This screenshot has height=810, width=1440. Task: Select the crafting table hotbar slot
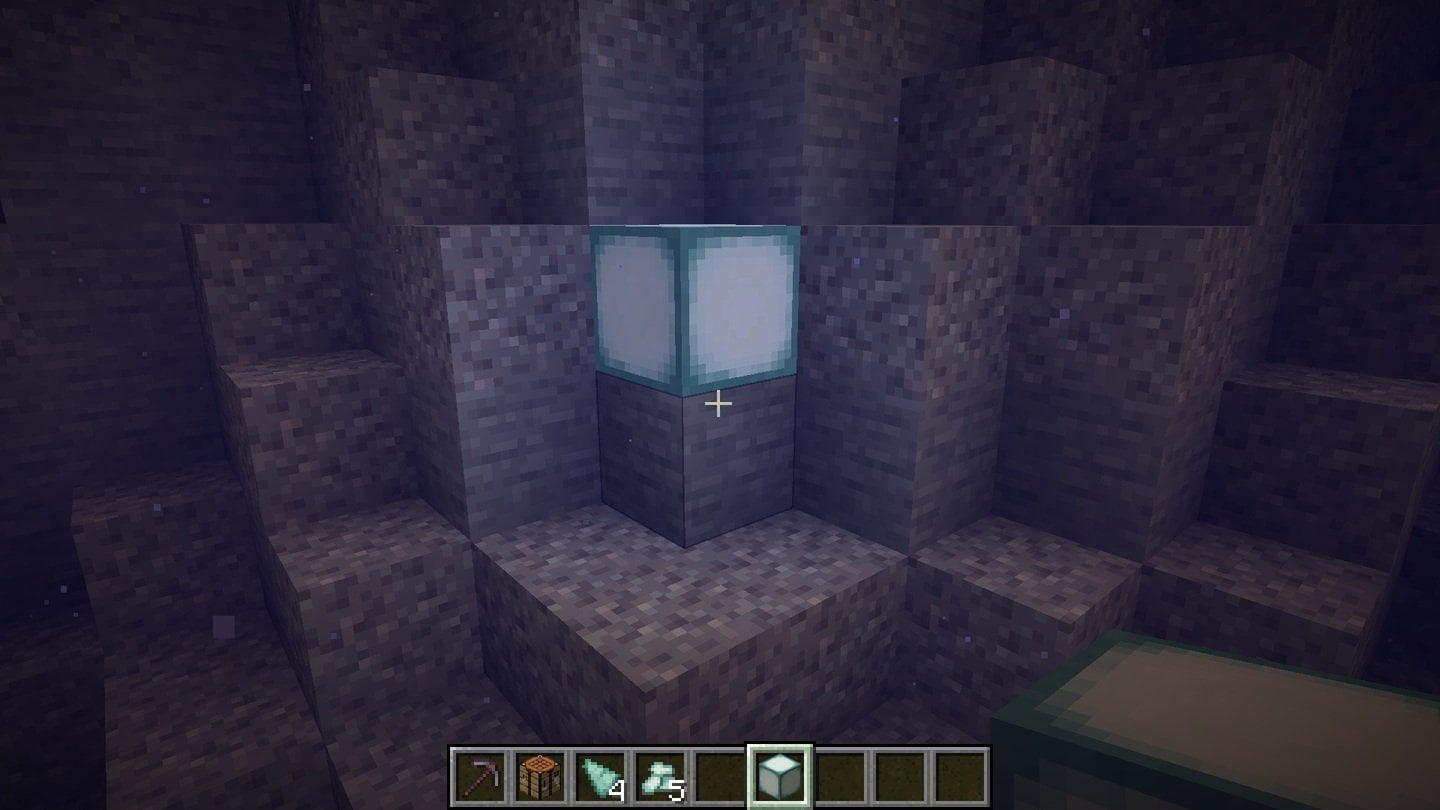coord(540,776)
